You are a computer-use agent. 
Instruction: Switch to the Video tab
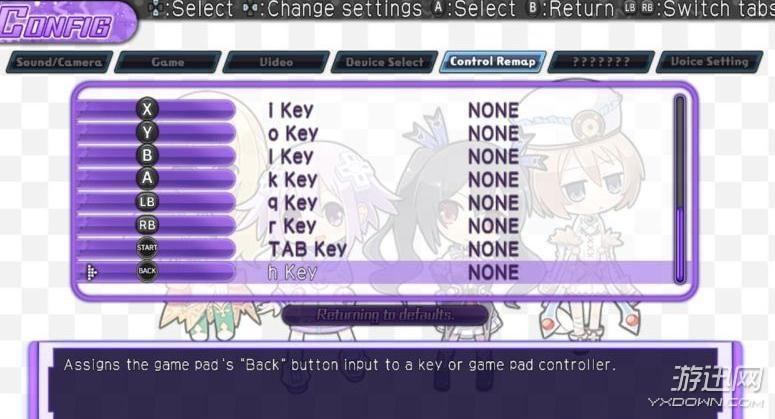pyautogui.click(x=276, y=62)
